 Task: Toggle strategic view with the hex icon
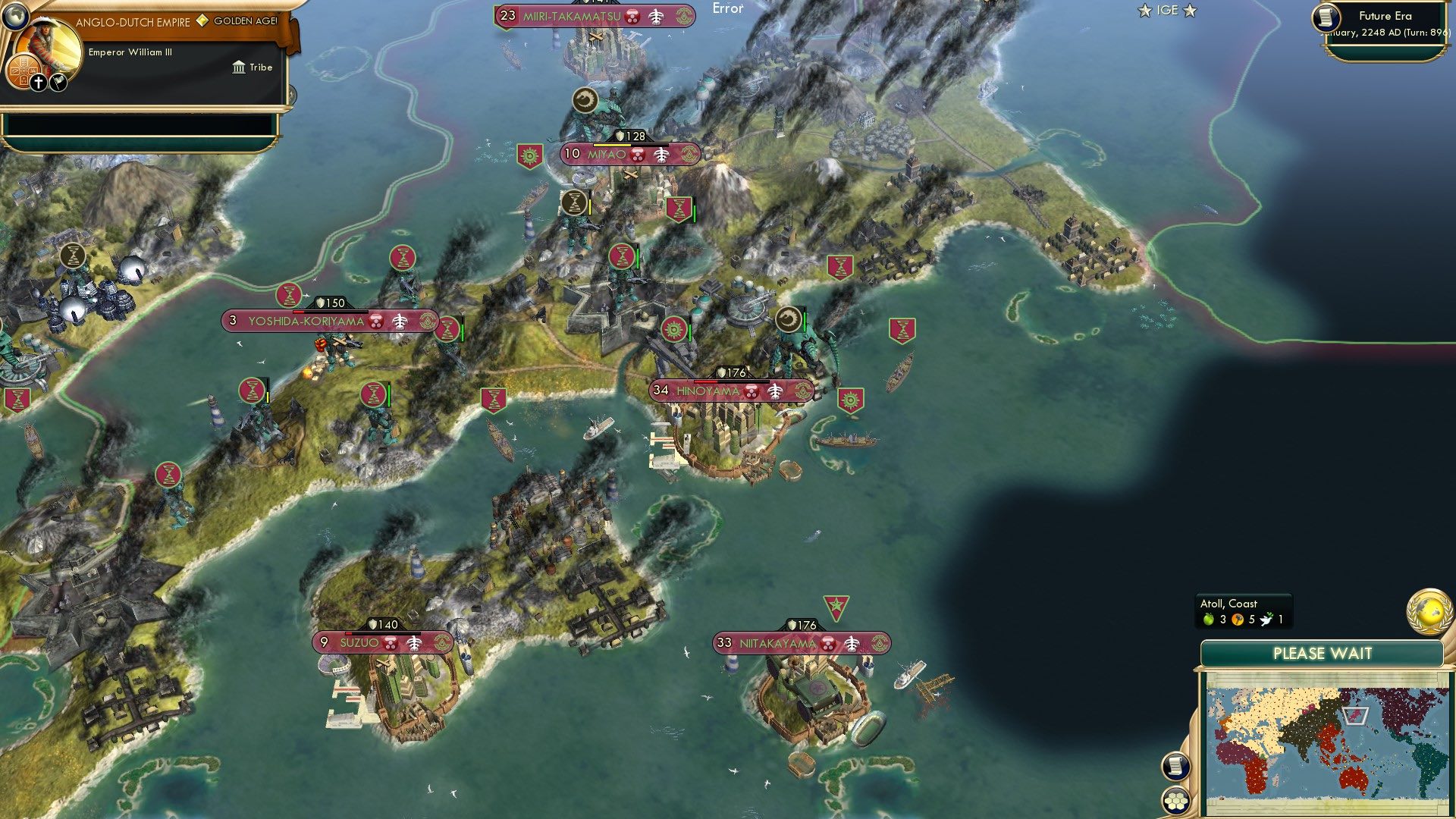1175,801
